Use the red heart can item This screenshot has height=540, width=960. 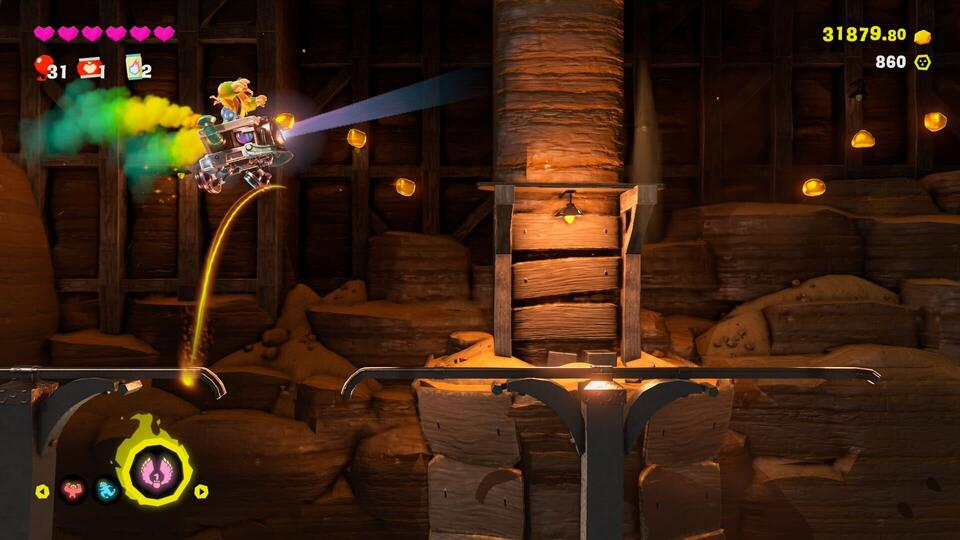point(89,67)
